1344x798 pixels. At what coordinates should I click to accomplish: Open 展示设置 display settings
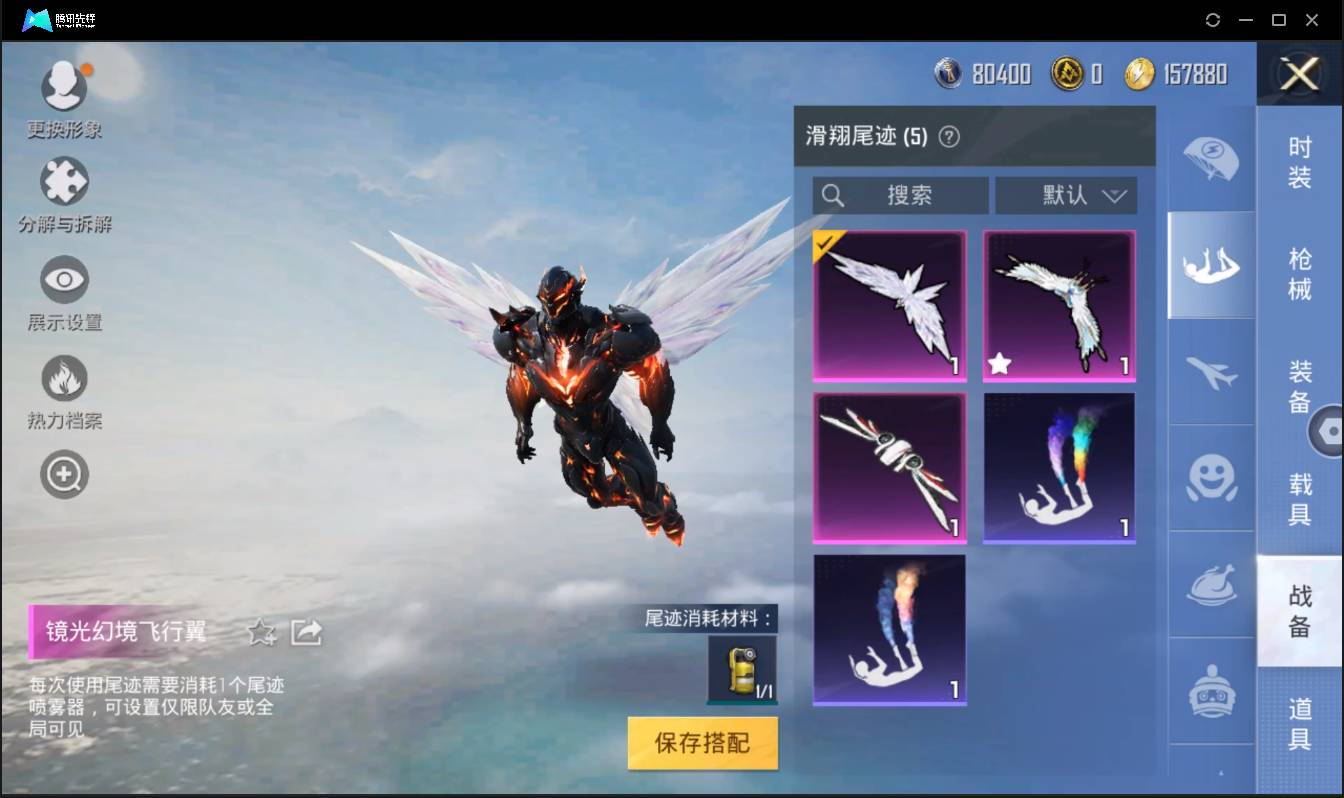[x=64, y=285]
